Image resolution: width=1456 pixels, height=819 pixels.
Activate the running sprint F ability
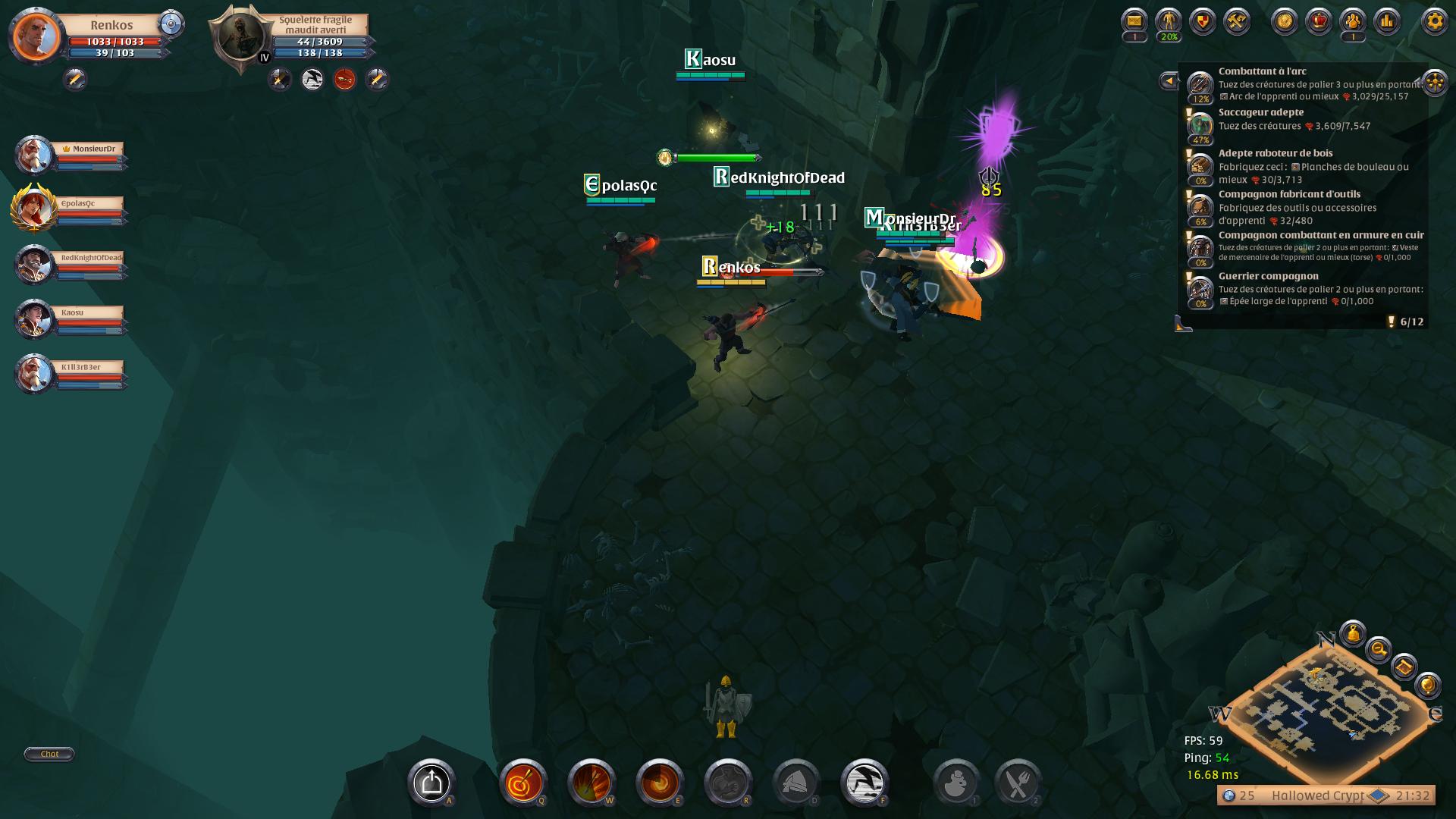click(x=864, y=783)
